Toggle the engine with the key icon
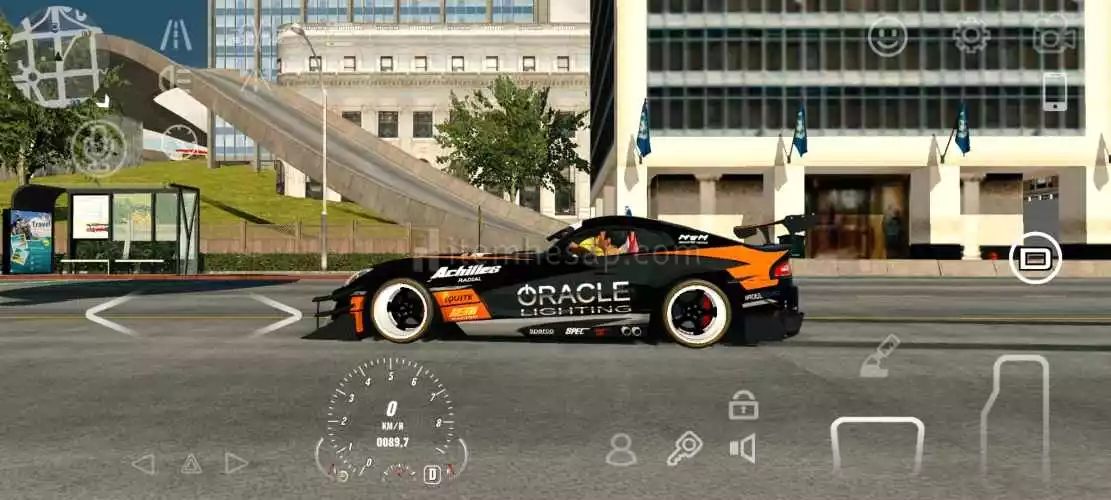Image resolution: width=1111 pixels, height=500 pixels. [x=684, y=448]
